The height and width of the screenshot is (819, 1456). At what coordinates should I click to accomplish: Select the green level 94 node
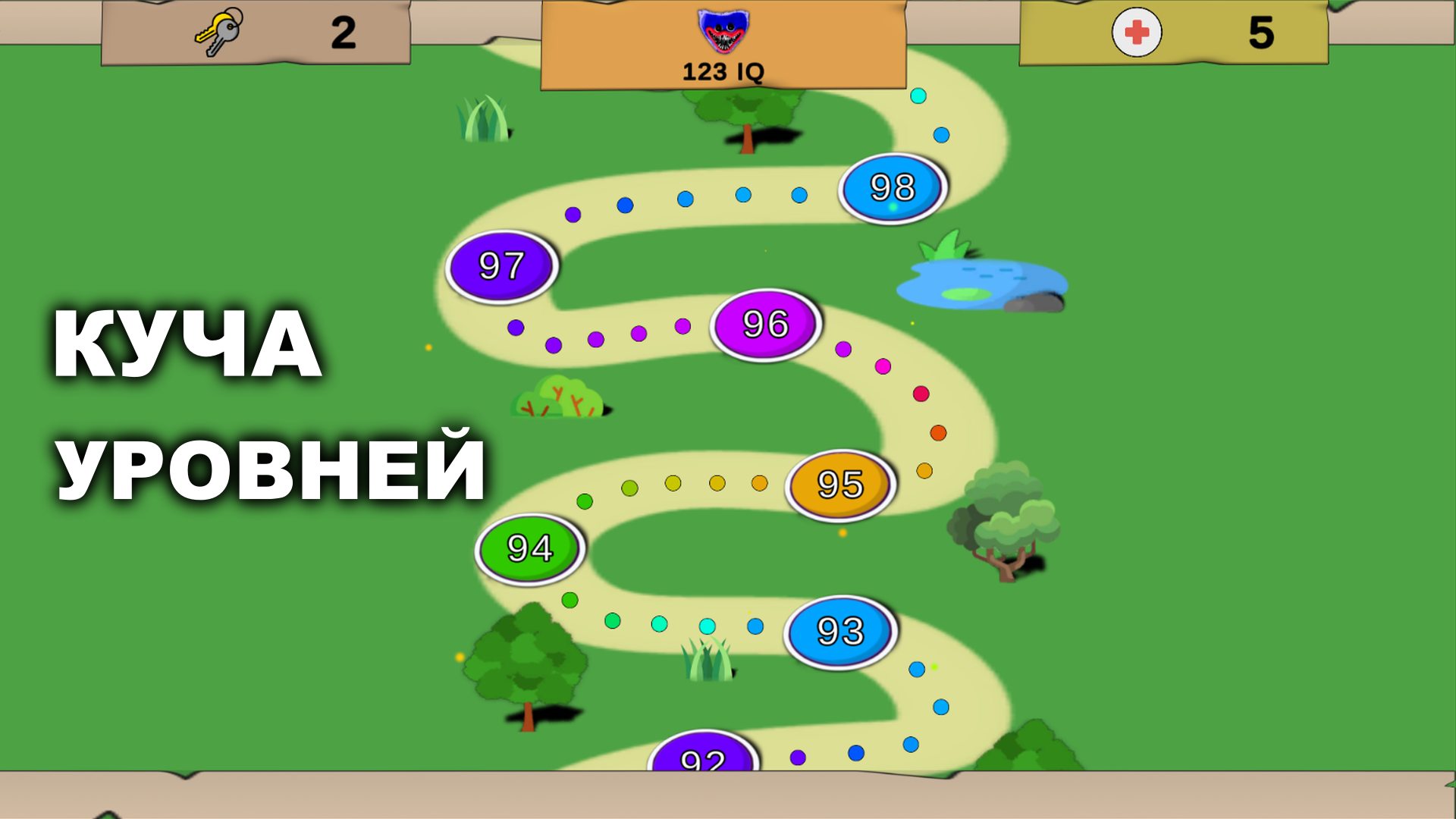pyautogui.click(x=529, y=548)
